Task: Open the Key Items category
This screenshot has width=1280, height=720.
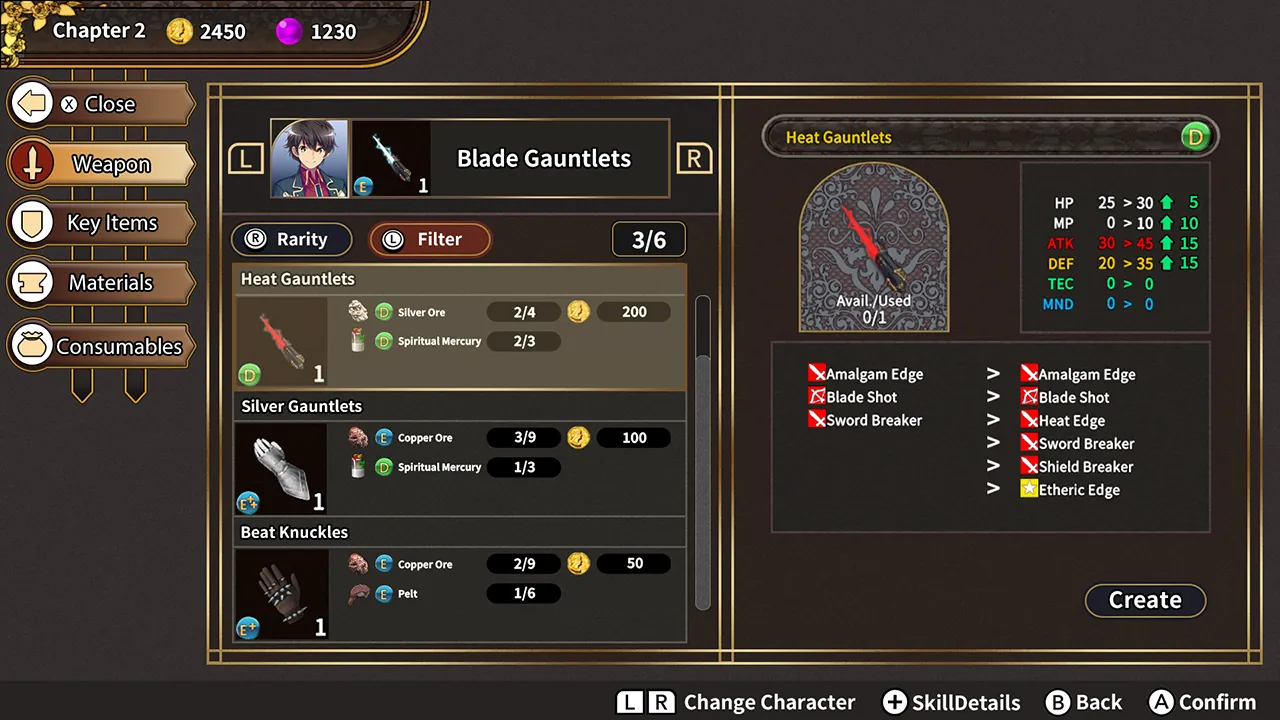Action: coord(100,222)
